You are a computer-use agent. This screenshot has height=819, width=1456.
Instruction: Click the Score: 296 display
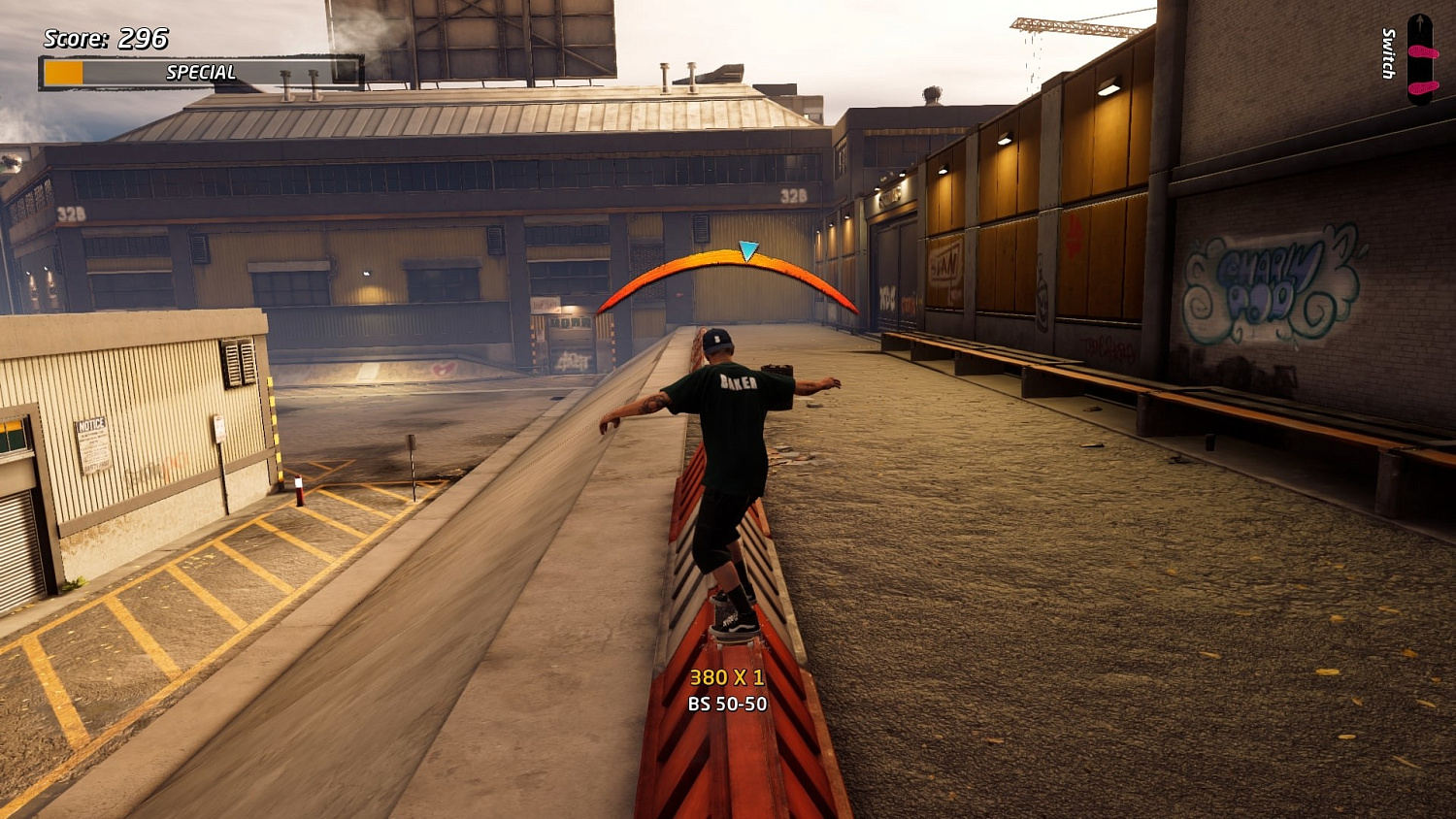point(102,41)
